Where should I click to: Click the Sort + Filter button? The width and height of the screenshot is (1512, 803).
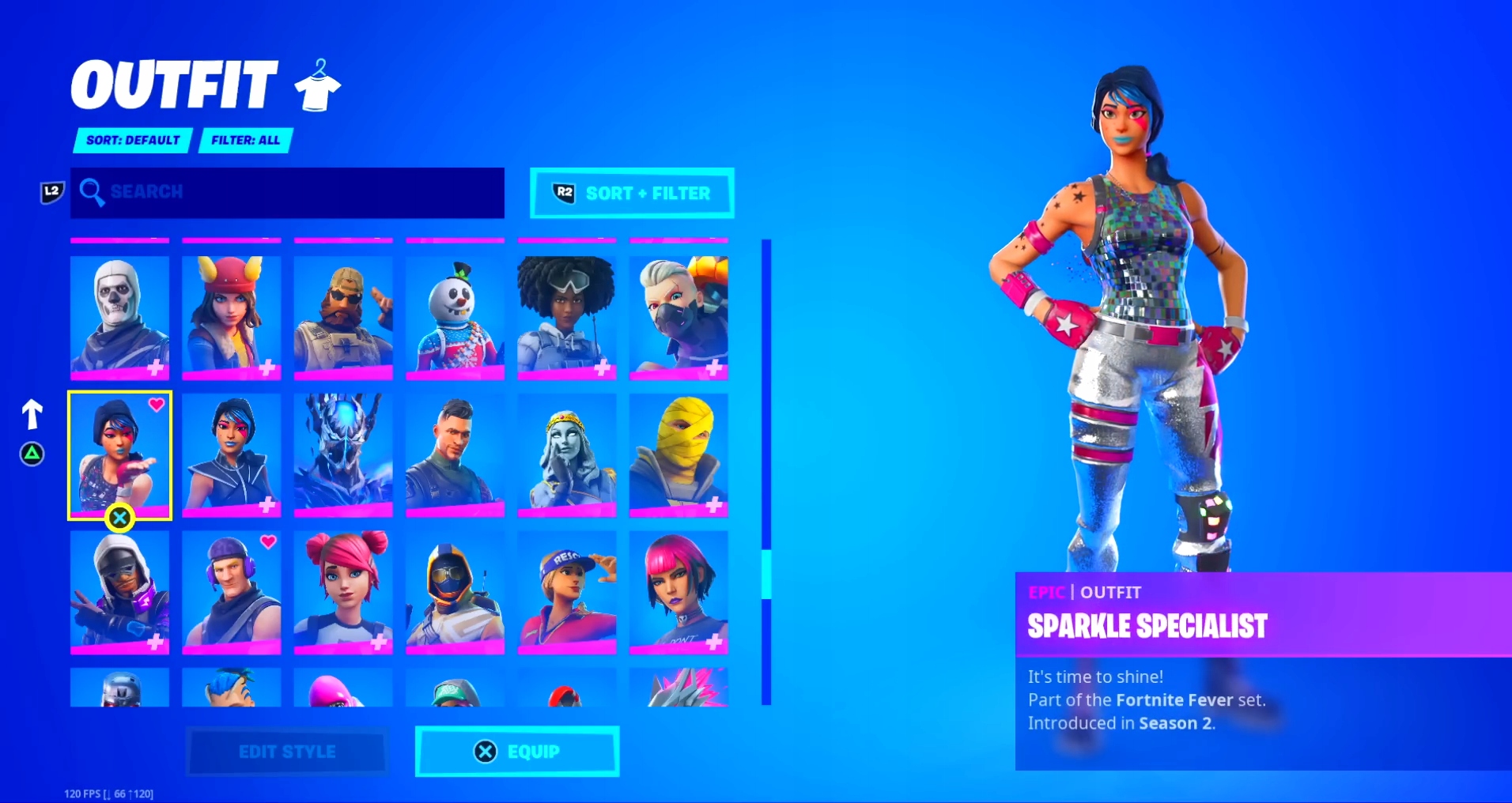(x=645, y=194)
